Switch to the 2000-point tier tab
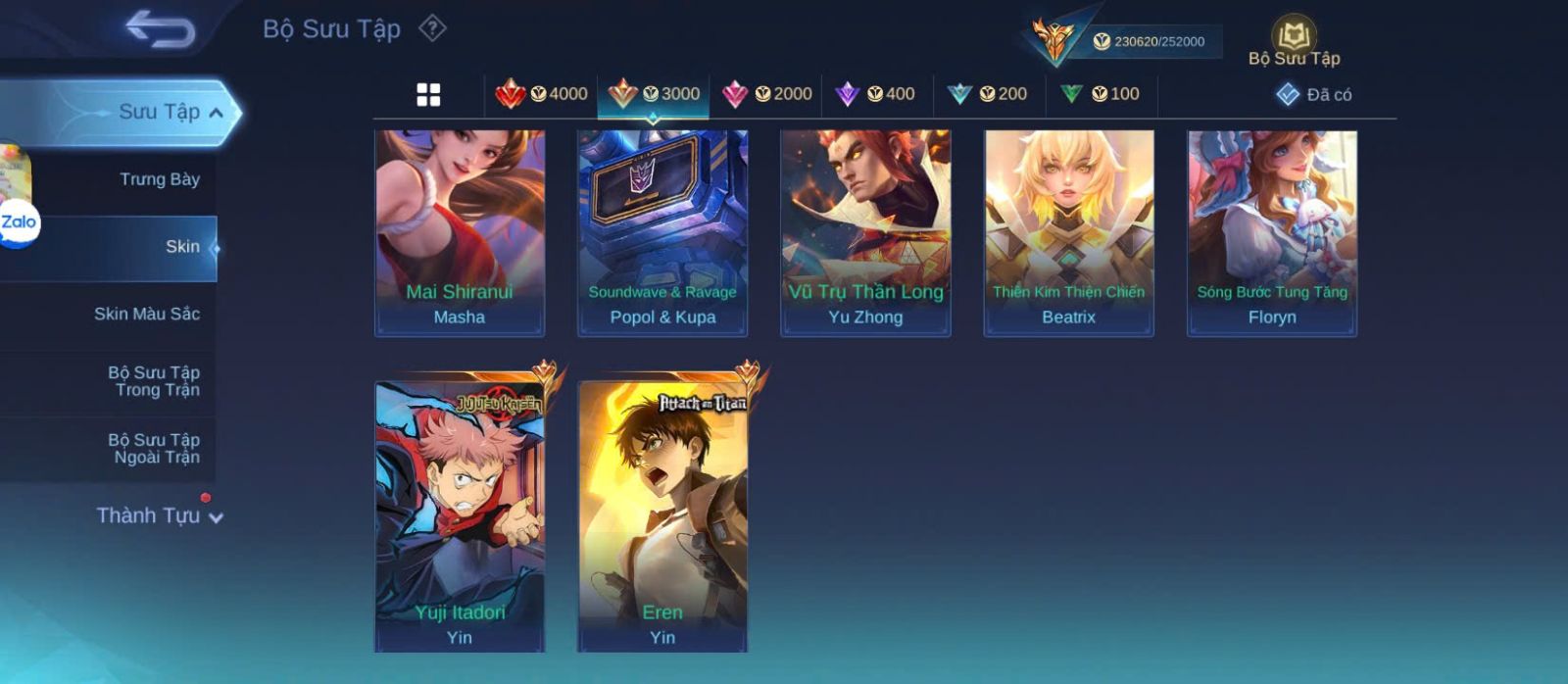 pos(766,94)
